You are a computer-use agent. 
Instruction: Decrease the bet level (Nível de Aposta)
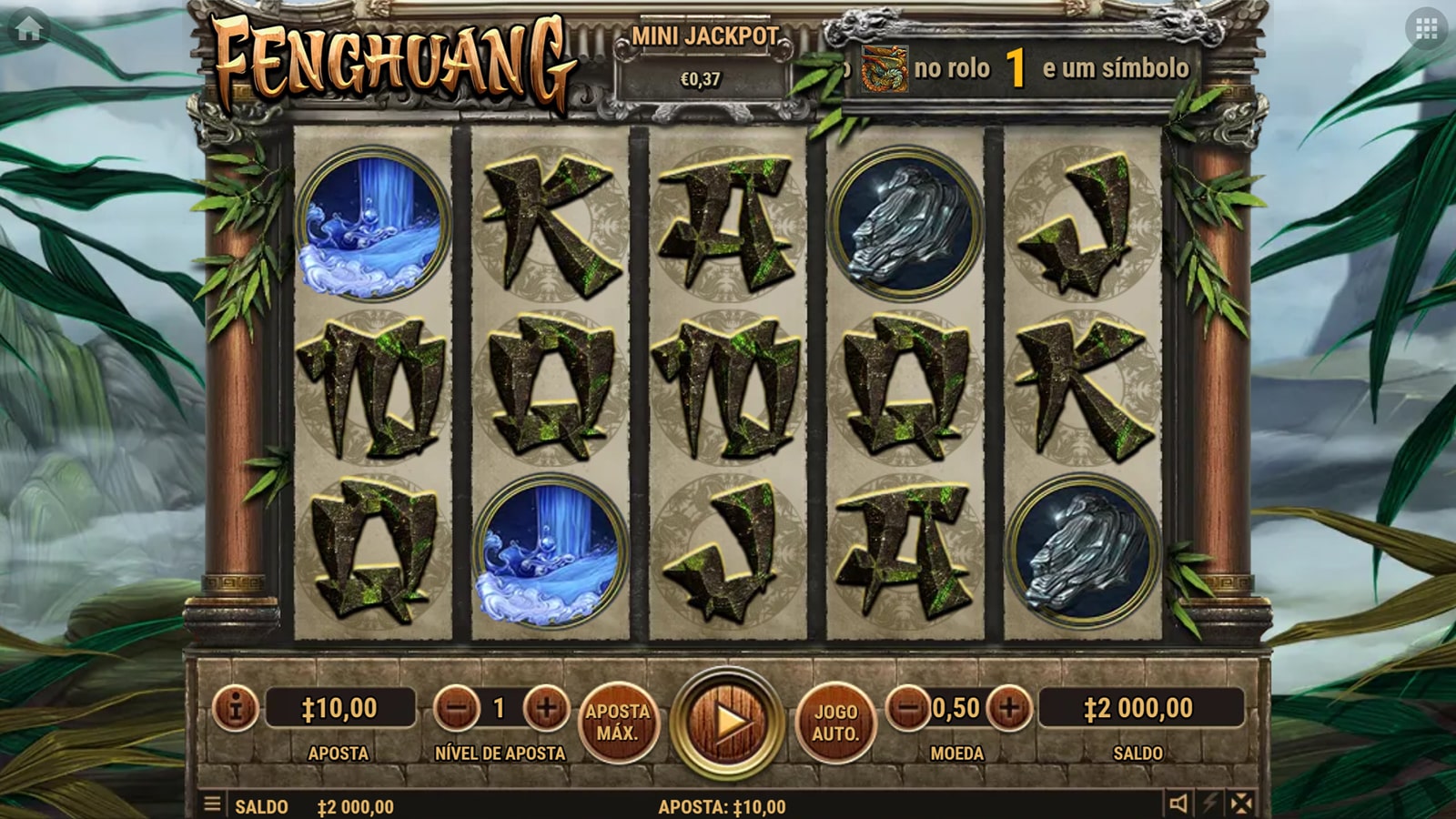457,708
